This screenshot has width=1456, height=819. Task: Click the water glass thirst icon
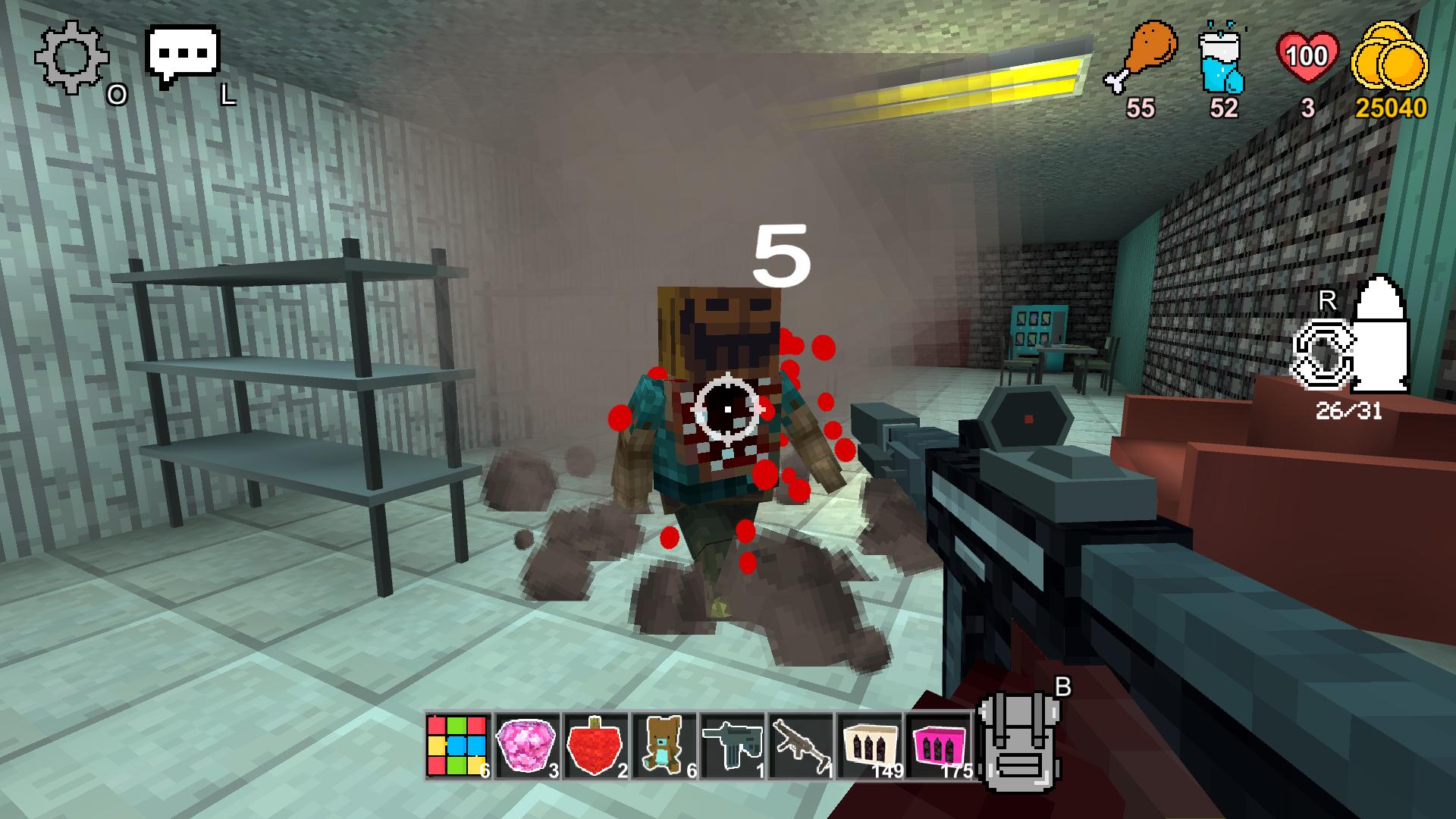click(1223, 61)
